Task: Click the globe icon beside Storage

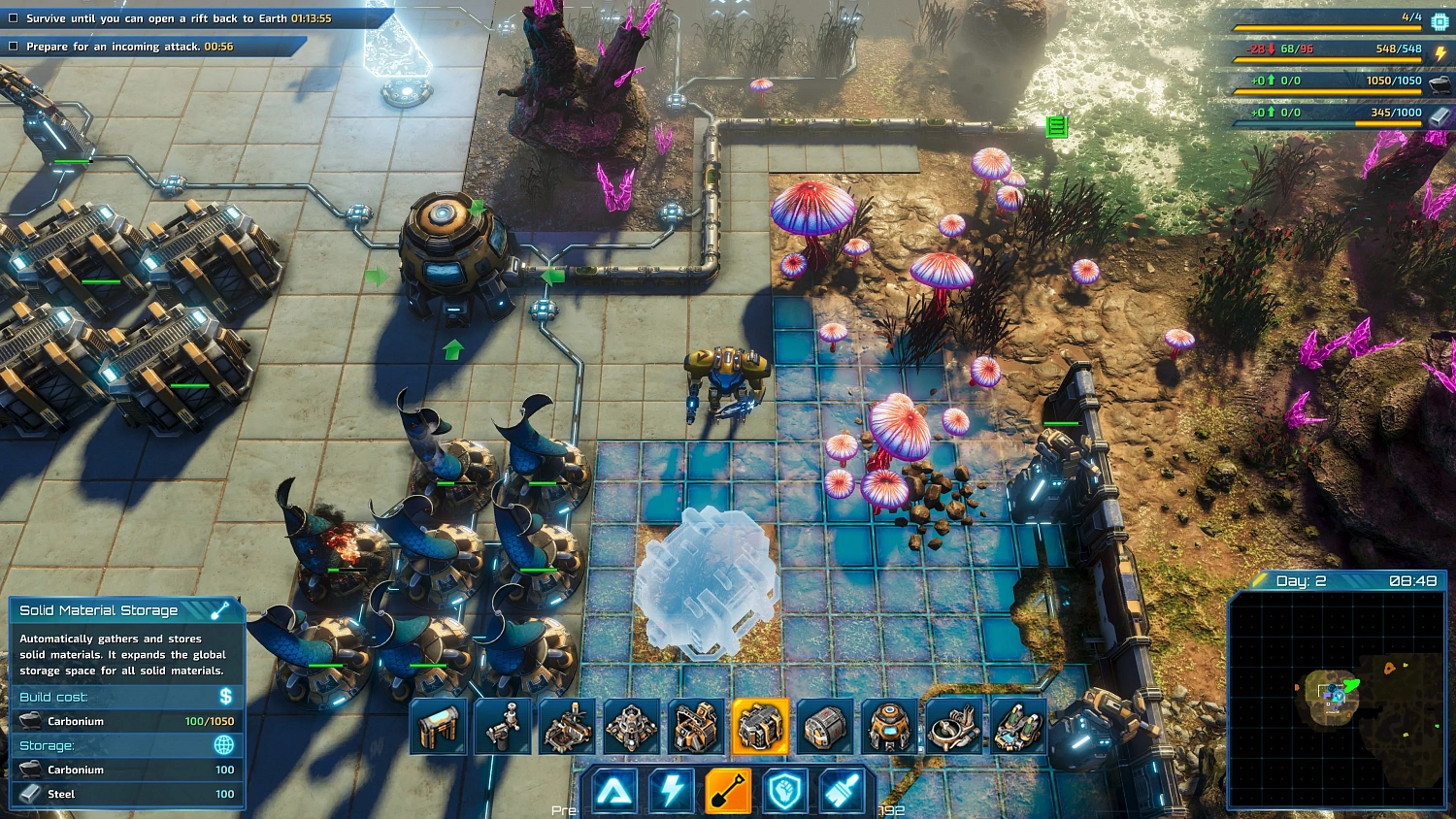Action: pos(224,744)
